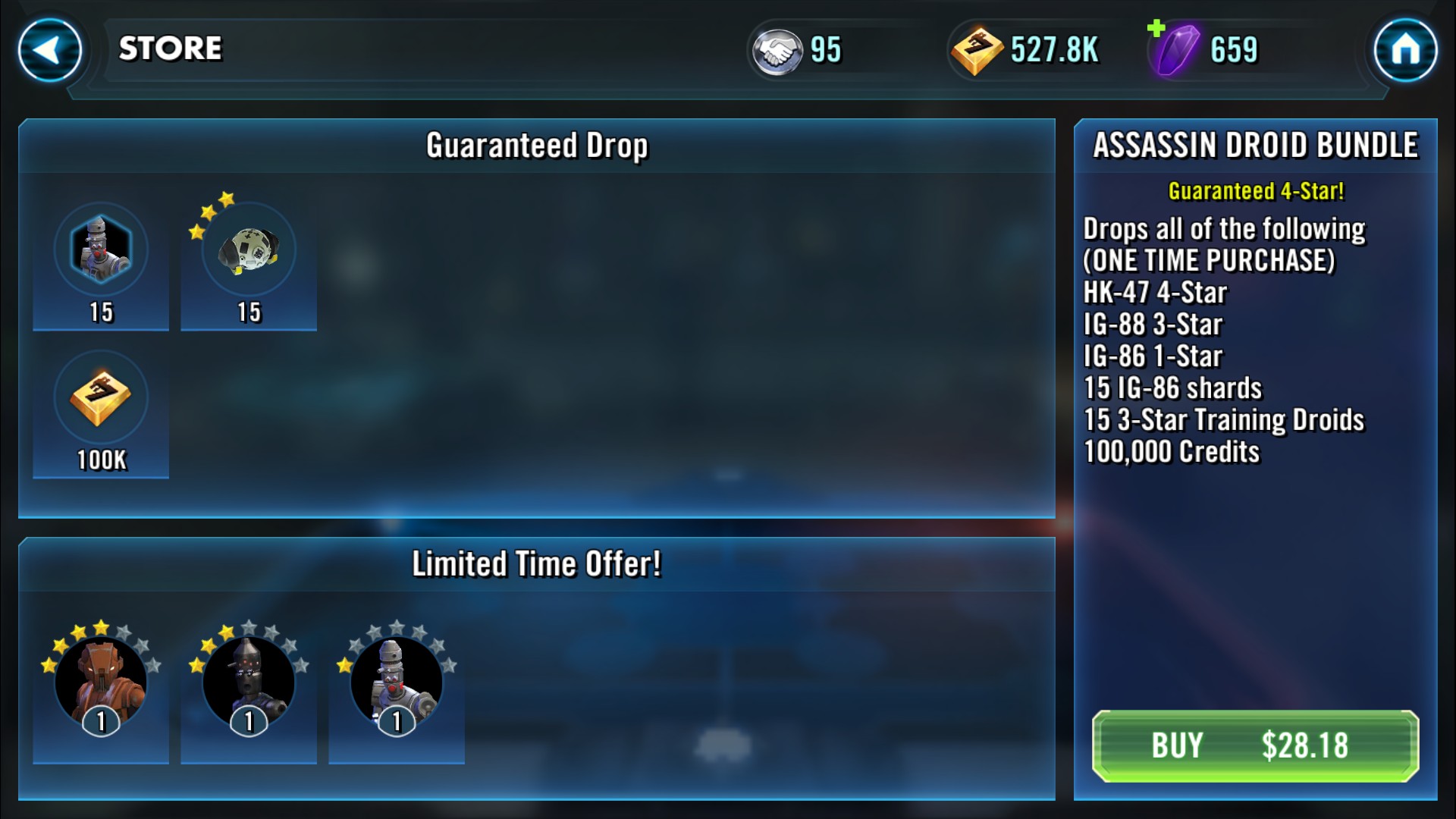1456x819 pixels.
Task: Add more purple crystals
Action: coord(1157,30)
